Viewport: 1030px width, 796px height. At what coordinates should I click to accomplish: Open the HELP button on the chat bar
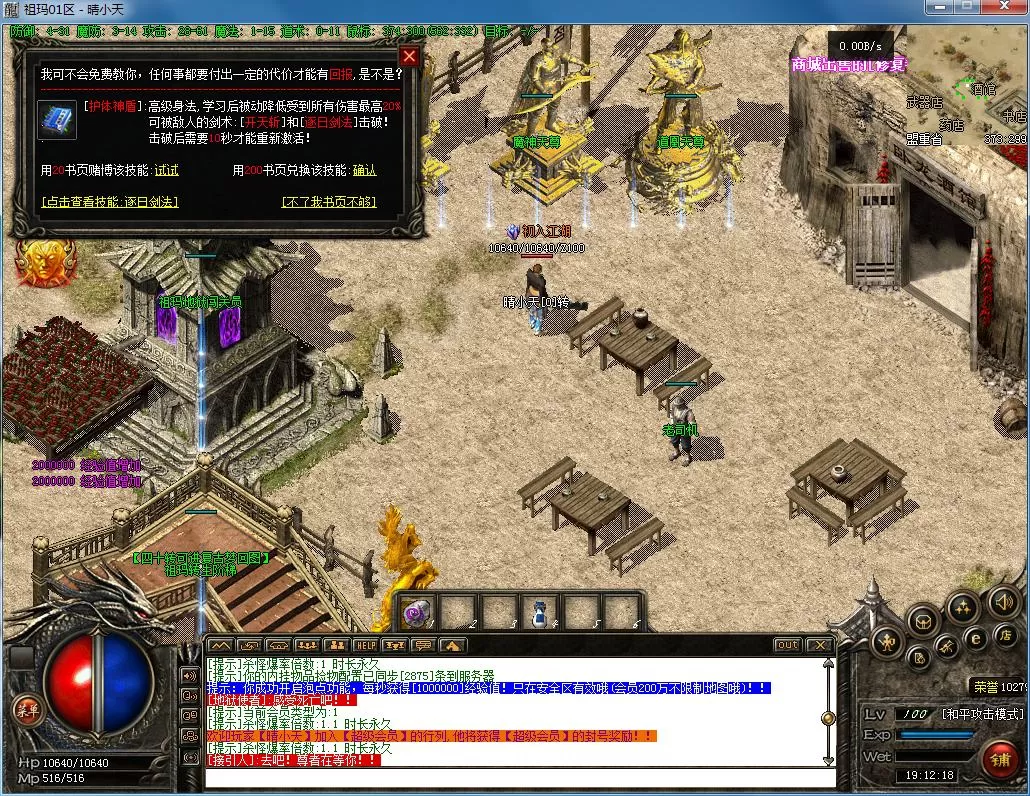pos(365,645)
